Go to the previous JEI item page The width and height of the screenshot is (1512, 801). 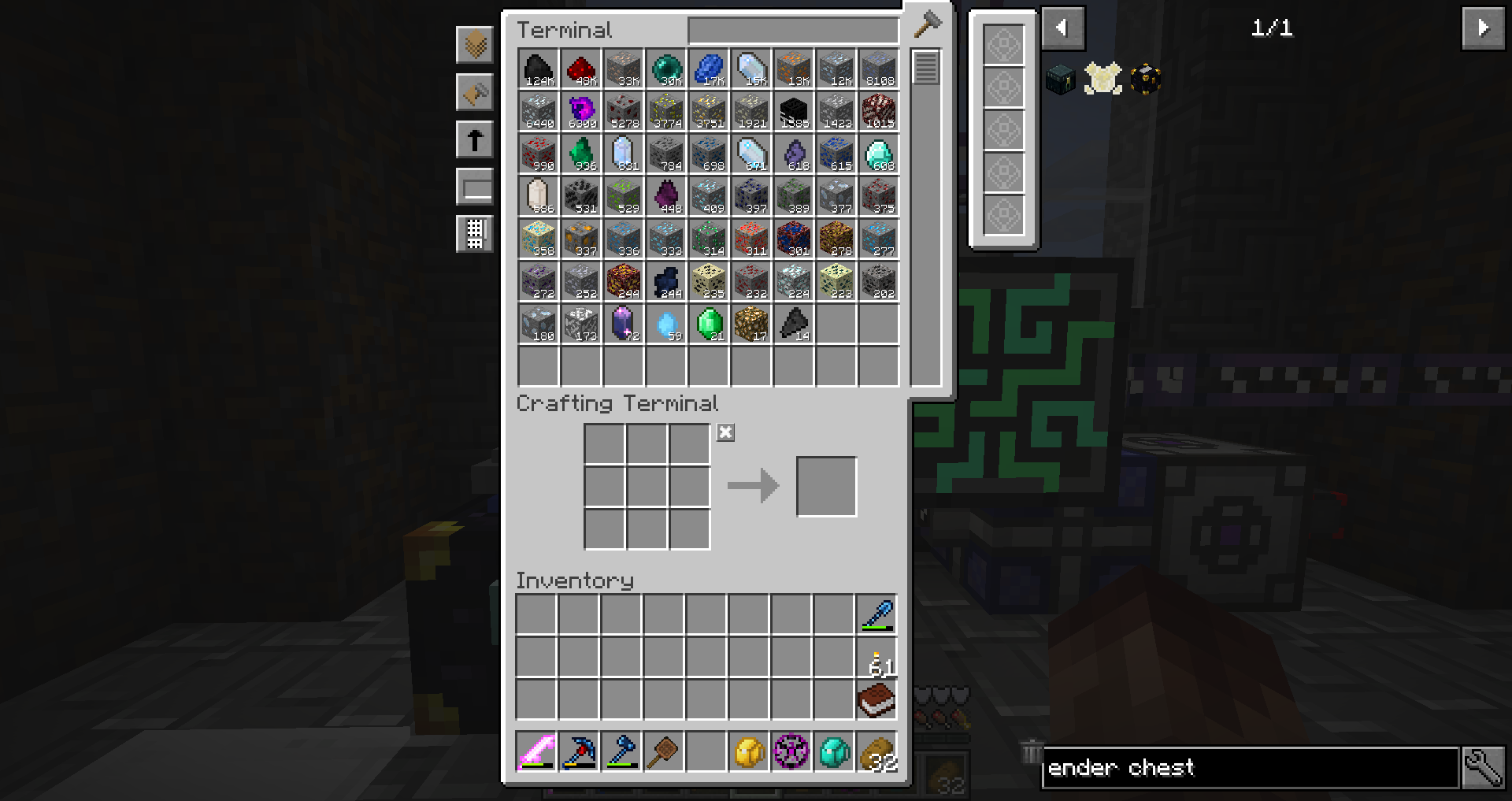point(1062,28)
